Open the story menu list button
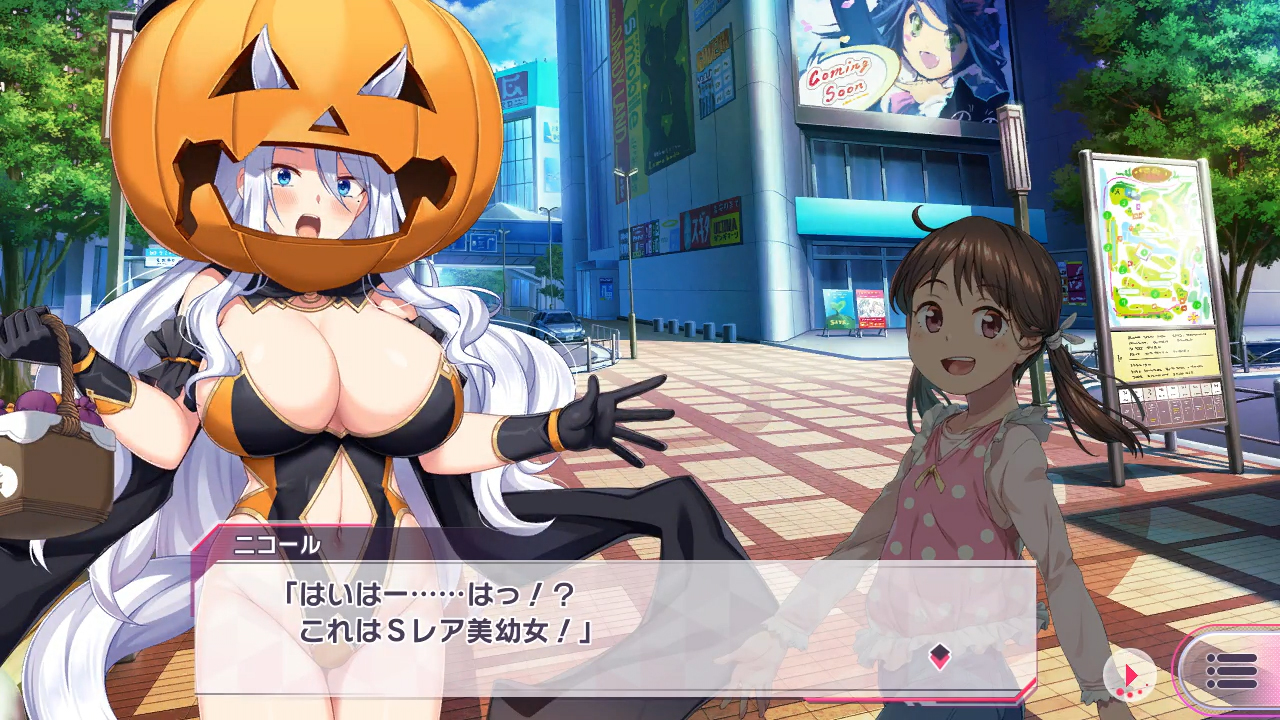The image size is (1280, 720). (1231, 671)
